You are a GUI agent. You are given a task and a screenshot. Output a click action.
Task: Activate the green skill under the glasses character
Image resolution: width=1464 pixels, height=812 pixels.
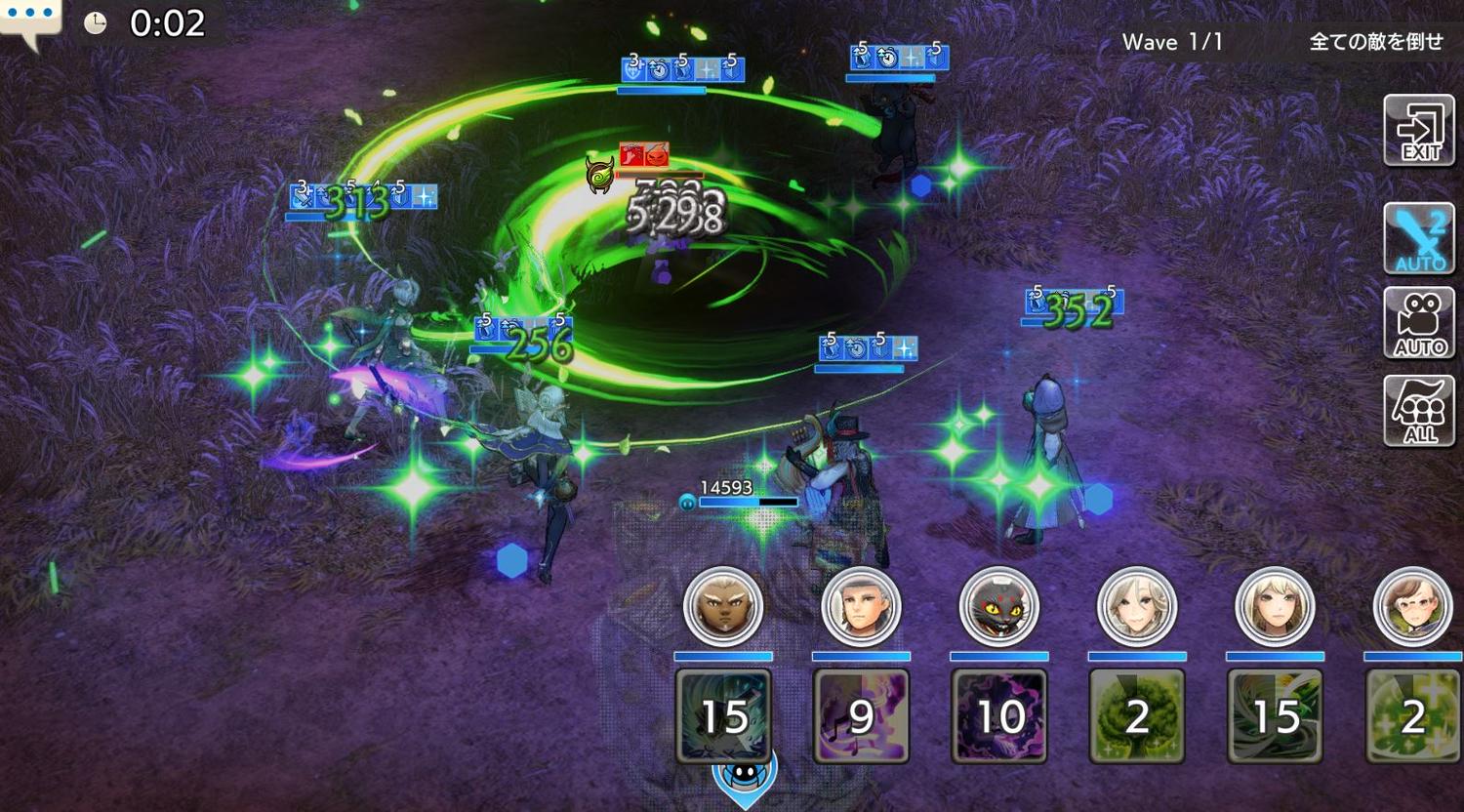[x=1412, y=714]
